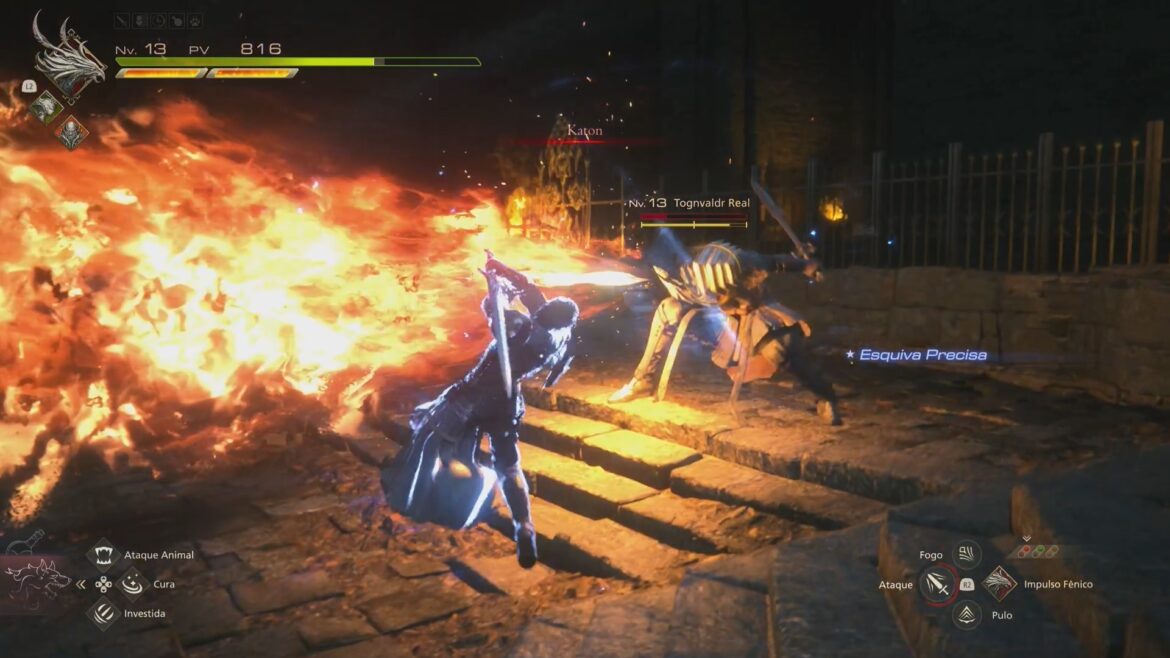Click the Ataque sword icon
Image resolution: width=1170 pixels, height=658 pixels.
[937, 585]
